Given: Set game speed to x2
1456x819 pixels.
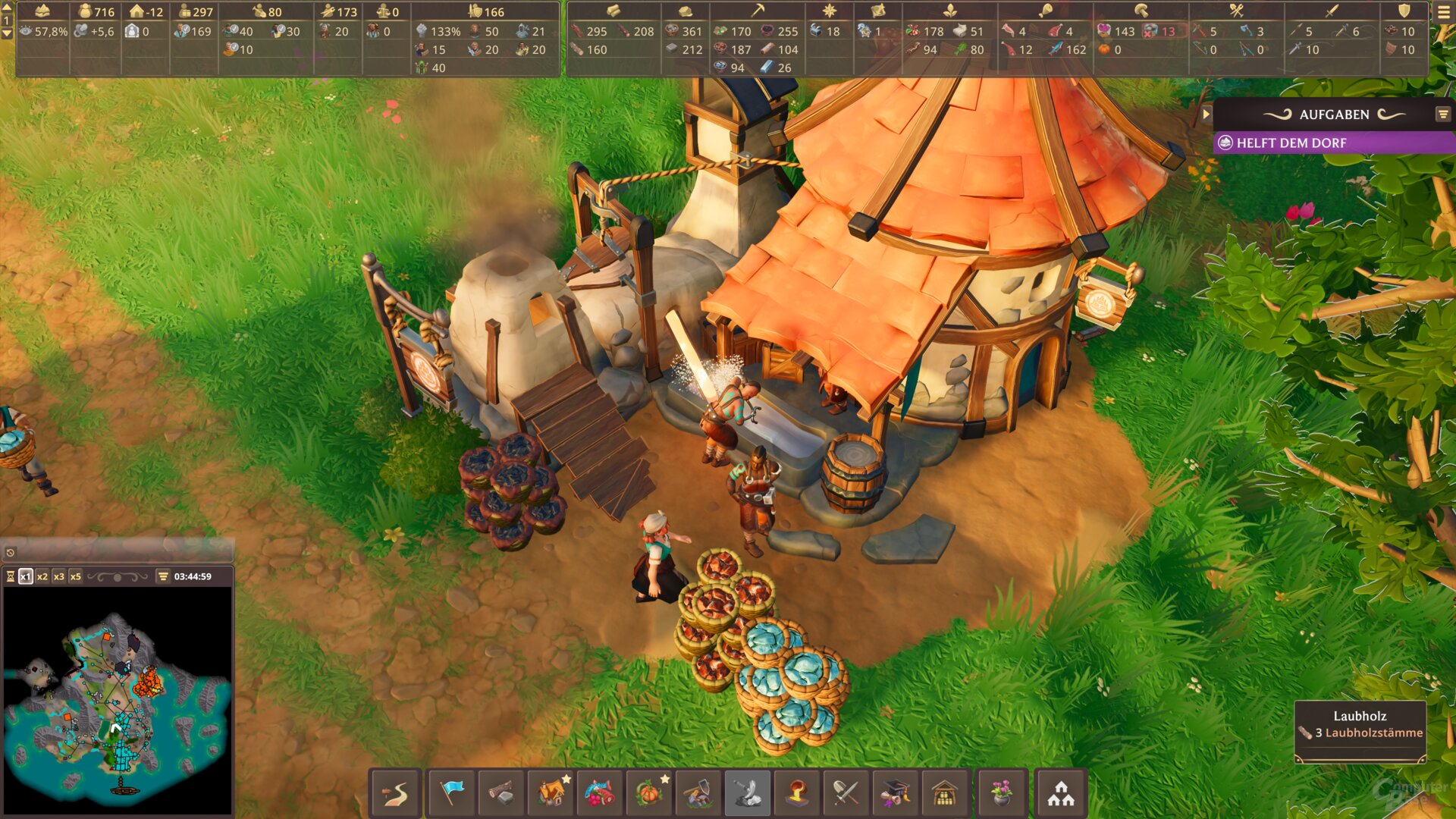Looking at the screenshot, I should tap(42, 576).
